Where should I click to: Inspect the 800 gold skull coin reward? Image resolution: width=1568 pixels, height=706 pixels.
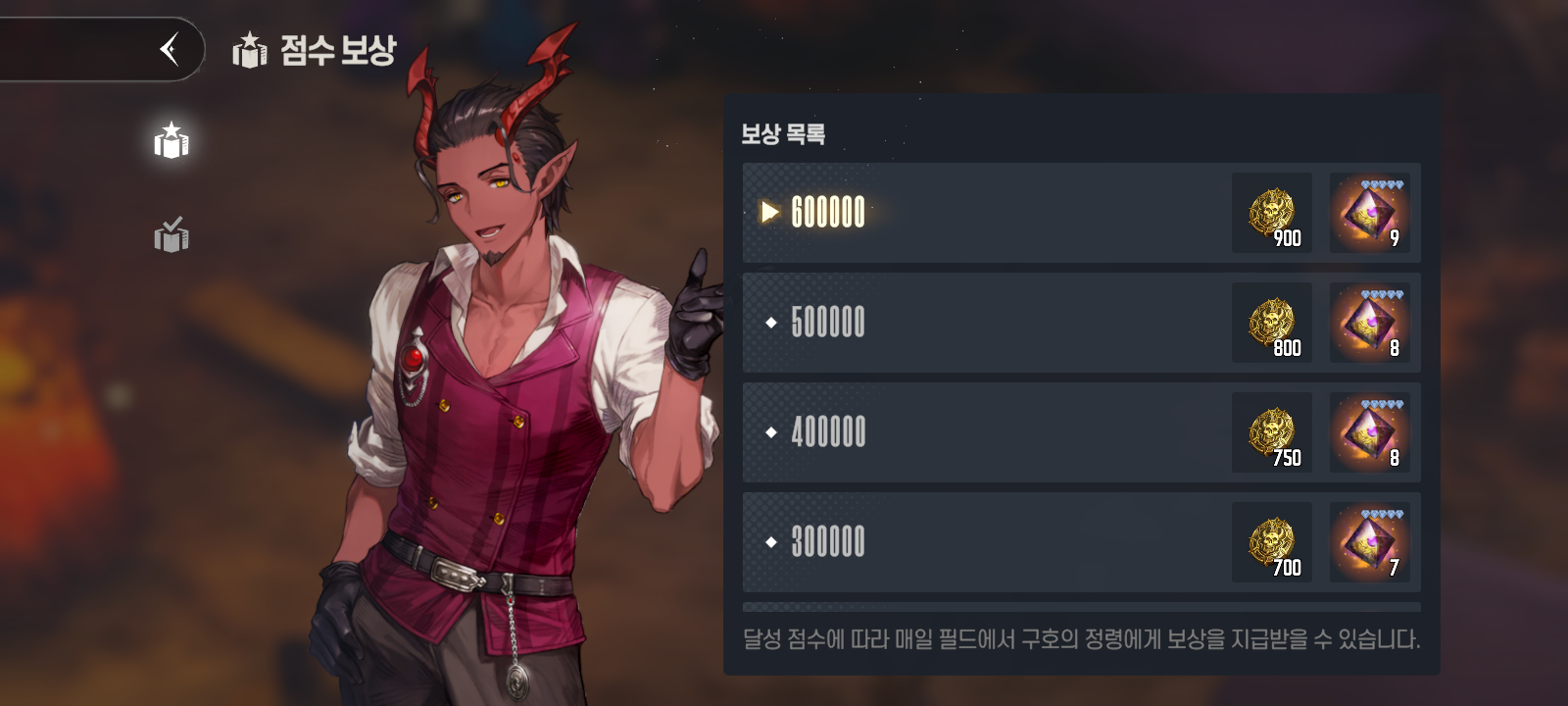tap(1272, 323)
